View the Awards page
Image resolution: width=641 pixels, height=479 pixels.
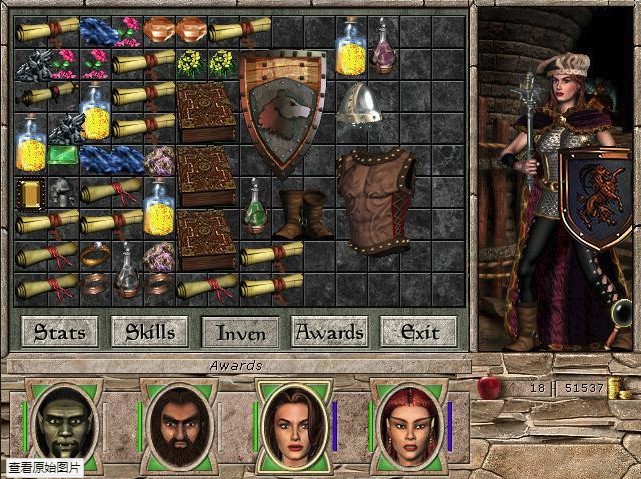tap(330, 331)
